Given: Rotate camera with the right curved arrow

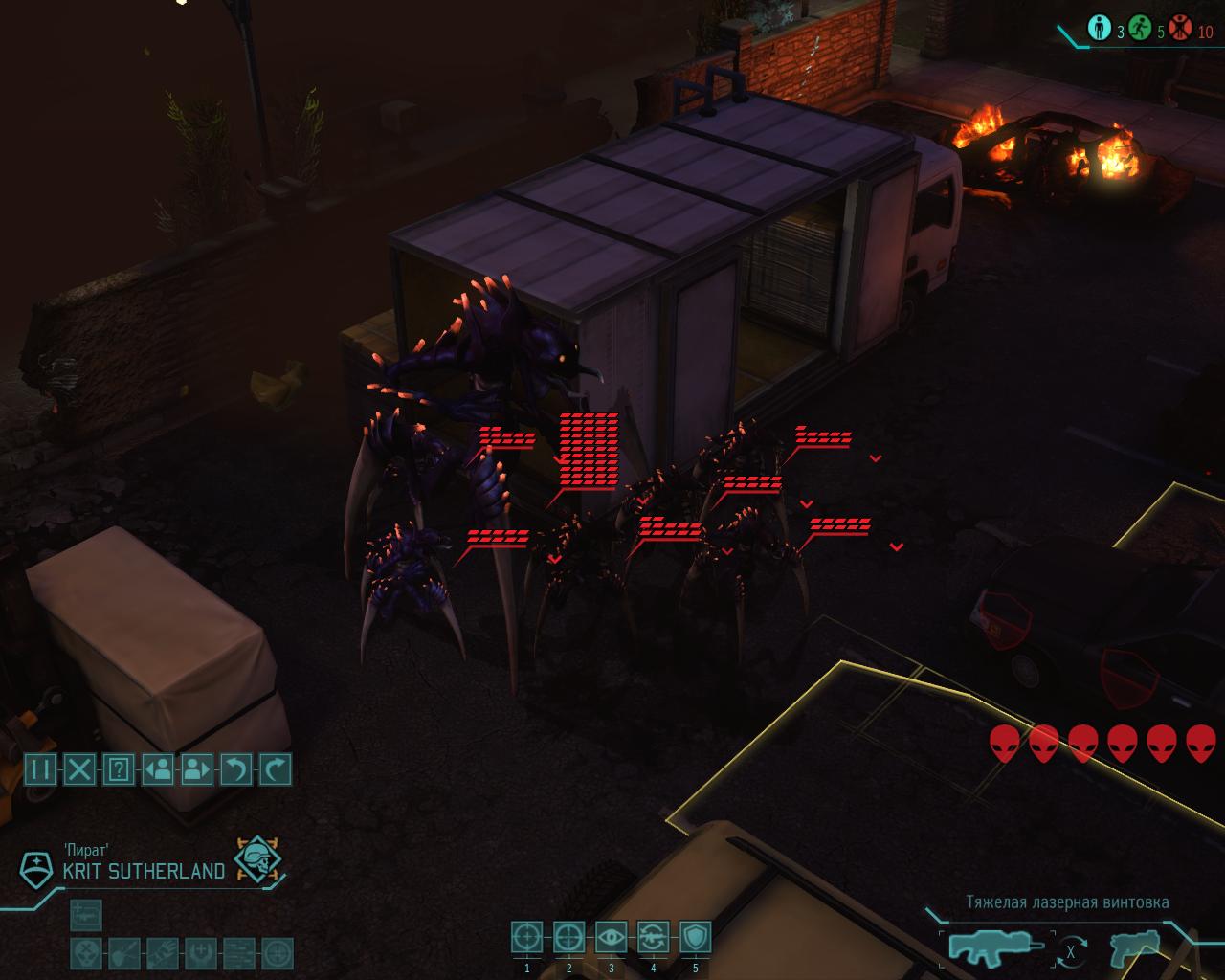Looking at the screenshot, I should pos(276,769).
